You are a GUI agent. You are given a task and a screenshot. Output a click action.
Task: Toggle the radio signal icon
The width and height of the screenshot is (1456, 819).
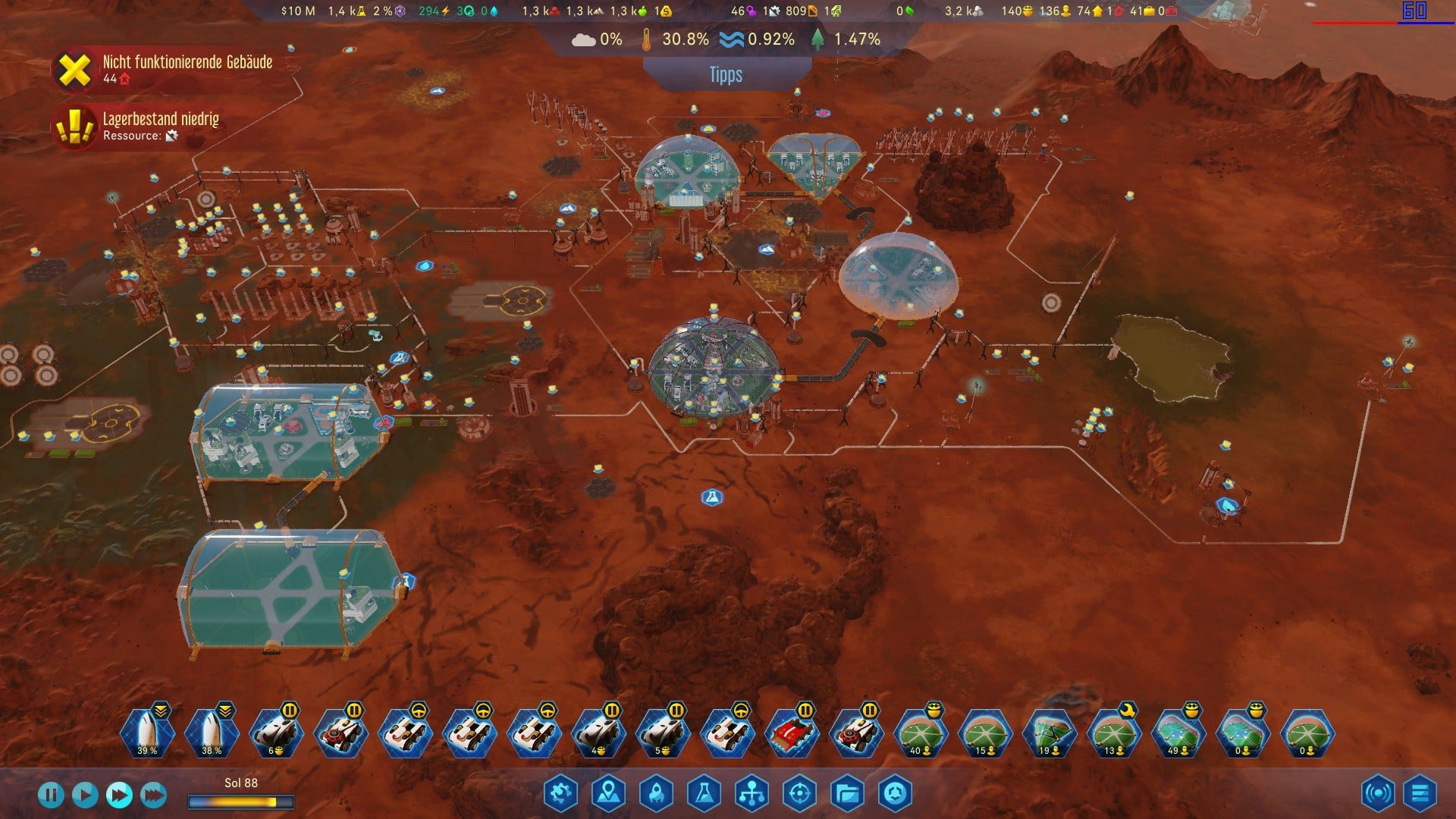click(x=1377, y=794)
